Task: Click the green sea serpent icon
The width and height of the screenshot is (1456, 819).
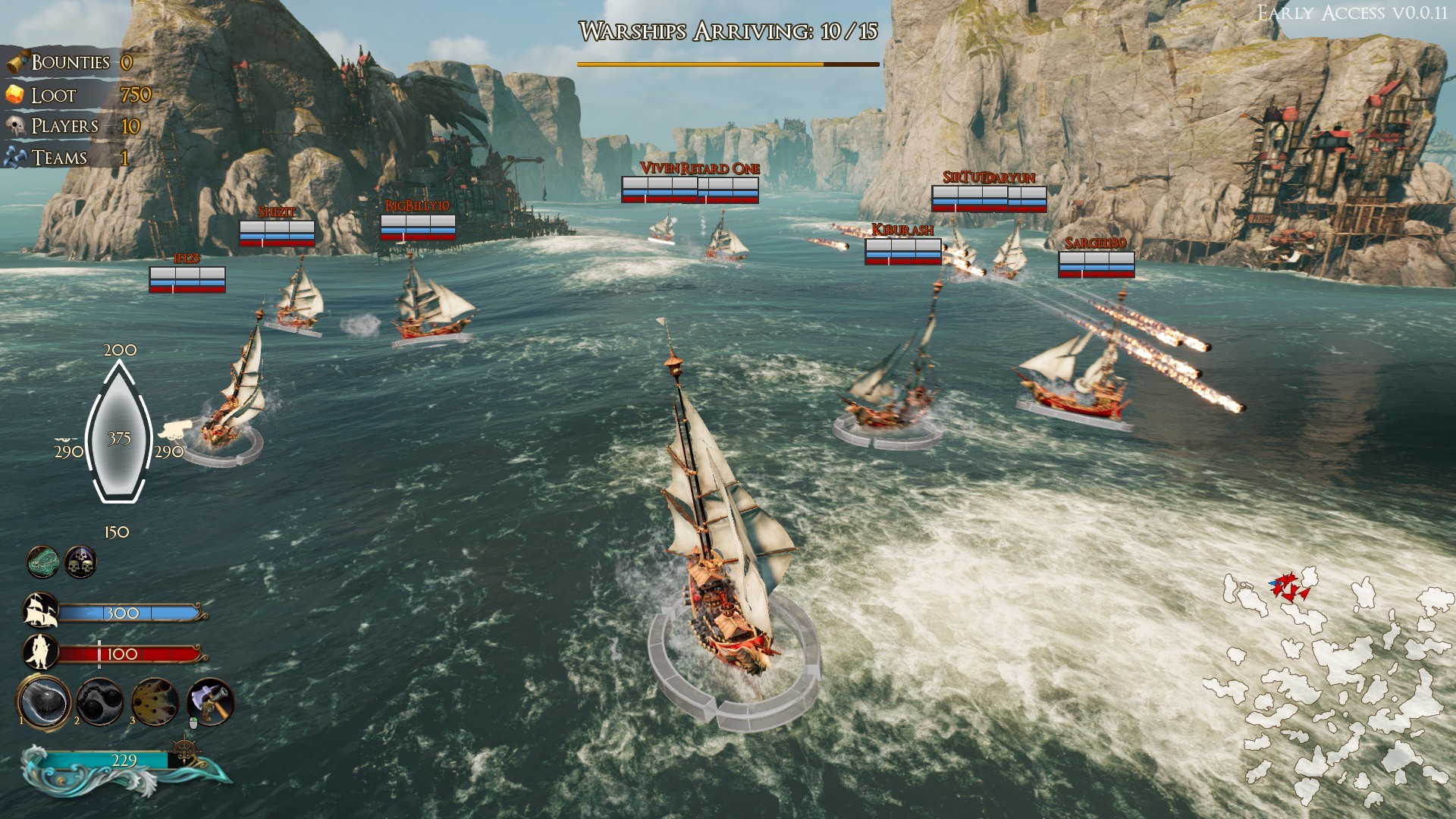Action: (x=43, y=562)
